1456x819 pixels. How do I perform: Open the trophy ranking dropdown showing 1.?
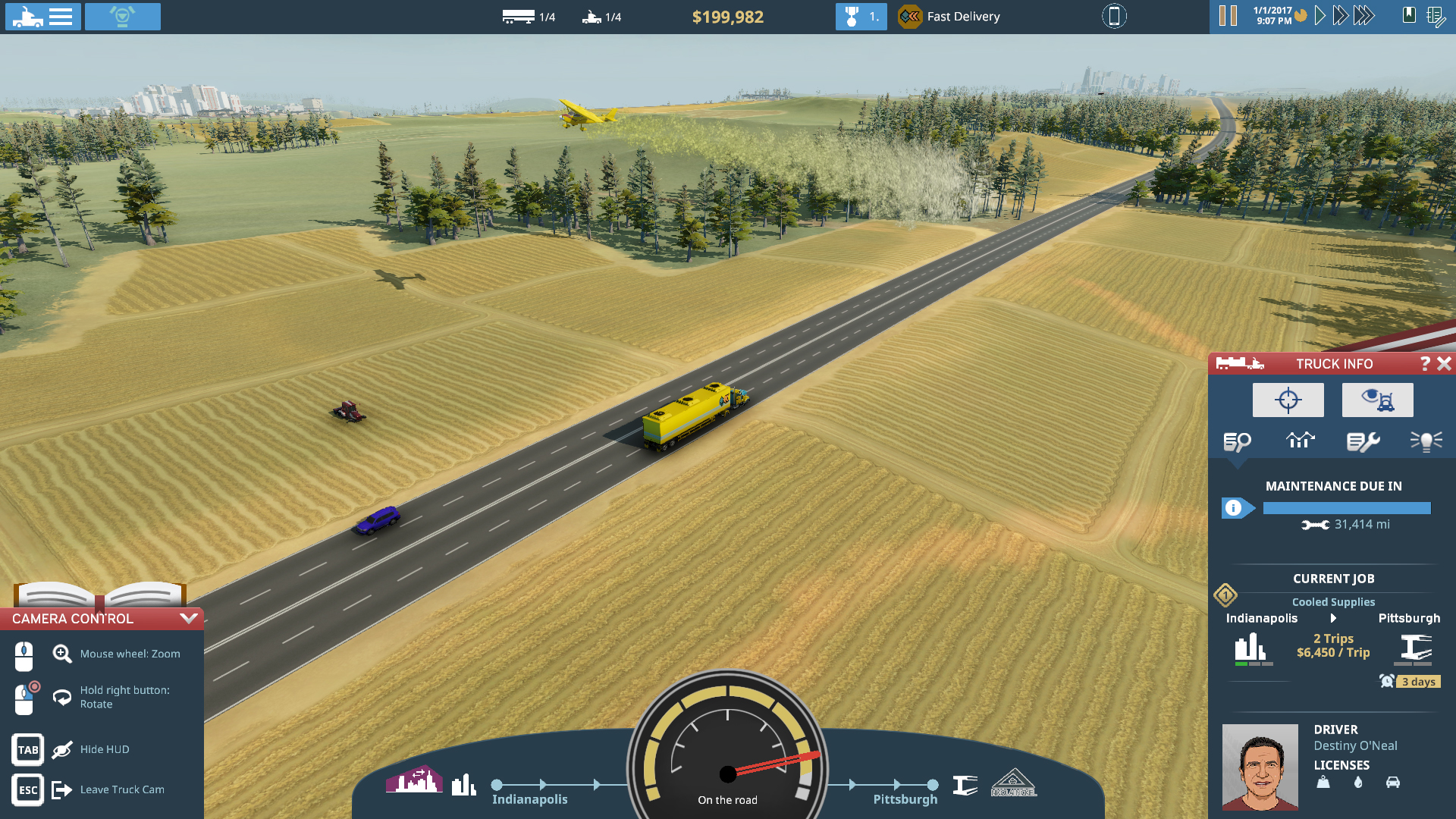pyautogui.click(x=861, y=16)
